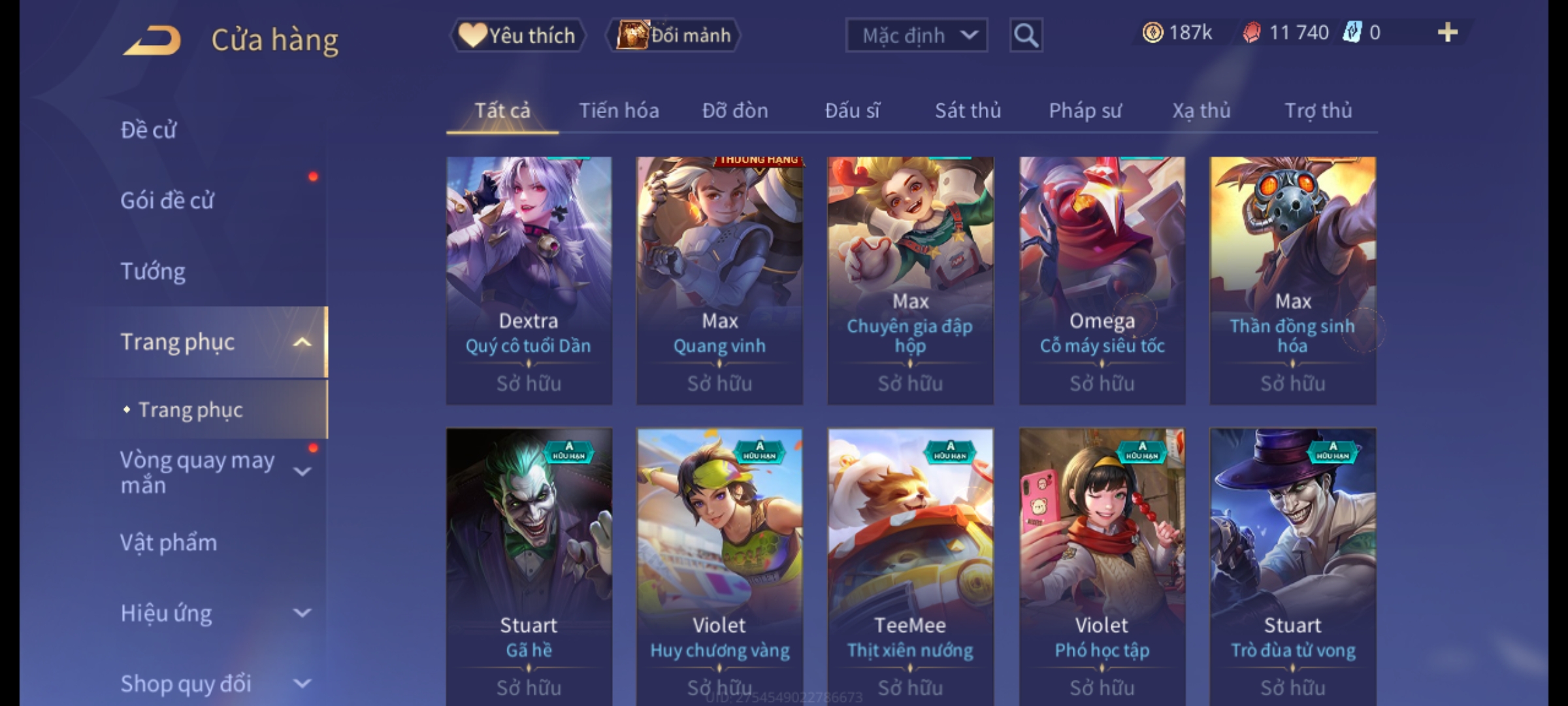The width and height of the screenshot is (1568, 706).
Task: Expand the Mặc định sort dropdown
Action: click(916, 35)
